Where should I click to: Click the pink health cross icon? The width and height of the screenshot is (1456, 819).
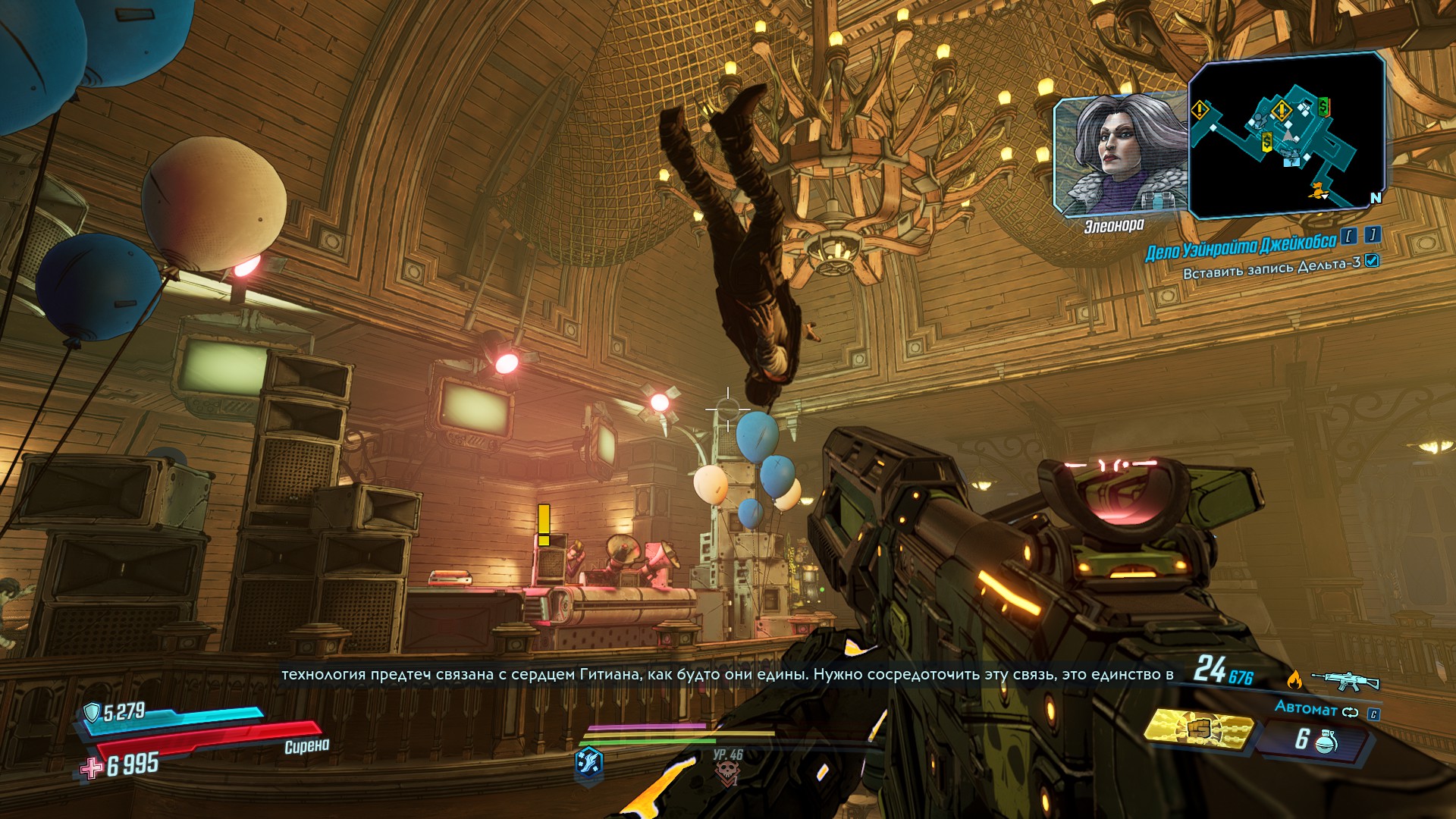(x=92, y=768)
